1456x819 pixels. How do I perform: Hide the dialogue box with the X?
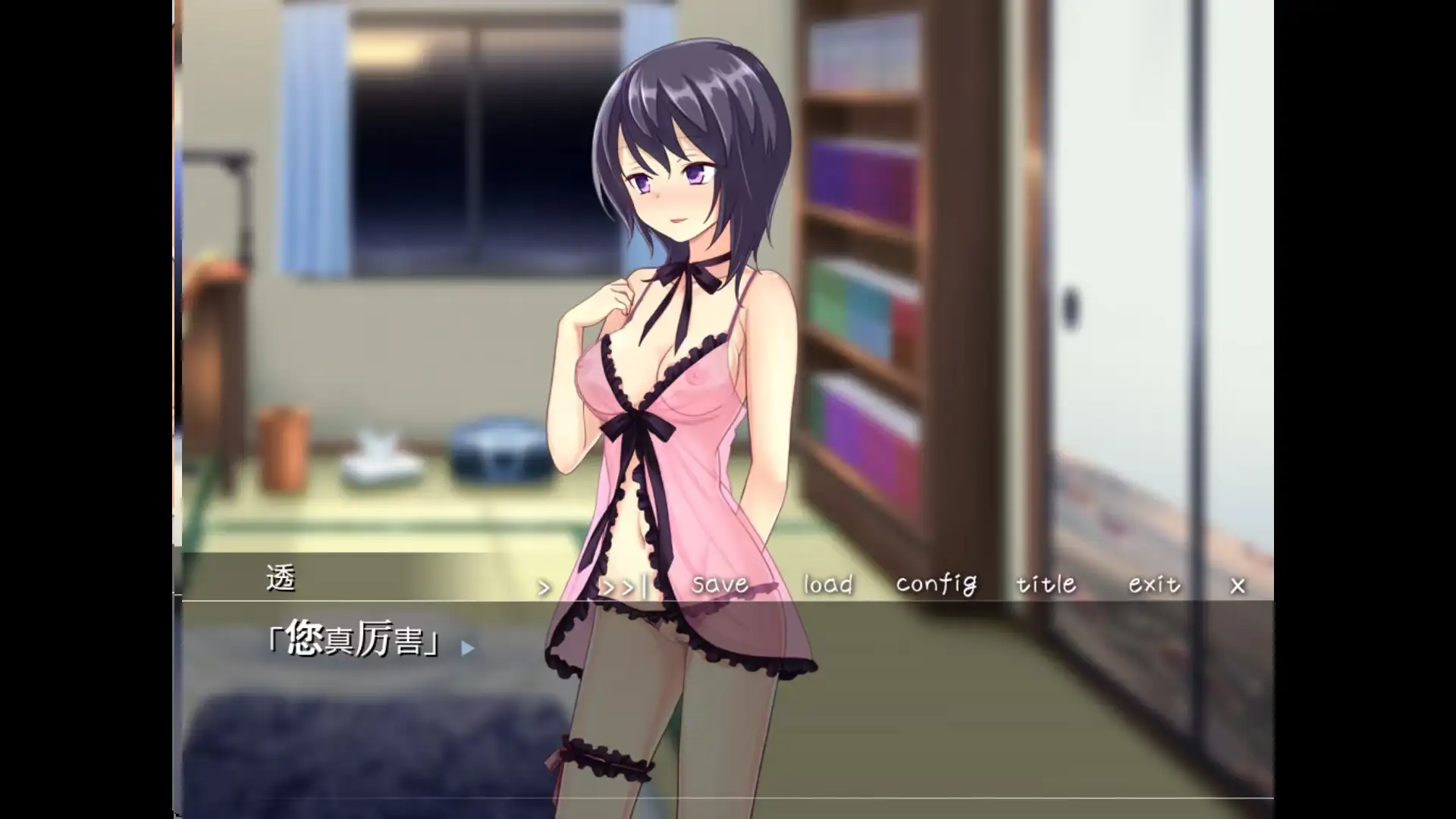point(1238,585)
